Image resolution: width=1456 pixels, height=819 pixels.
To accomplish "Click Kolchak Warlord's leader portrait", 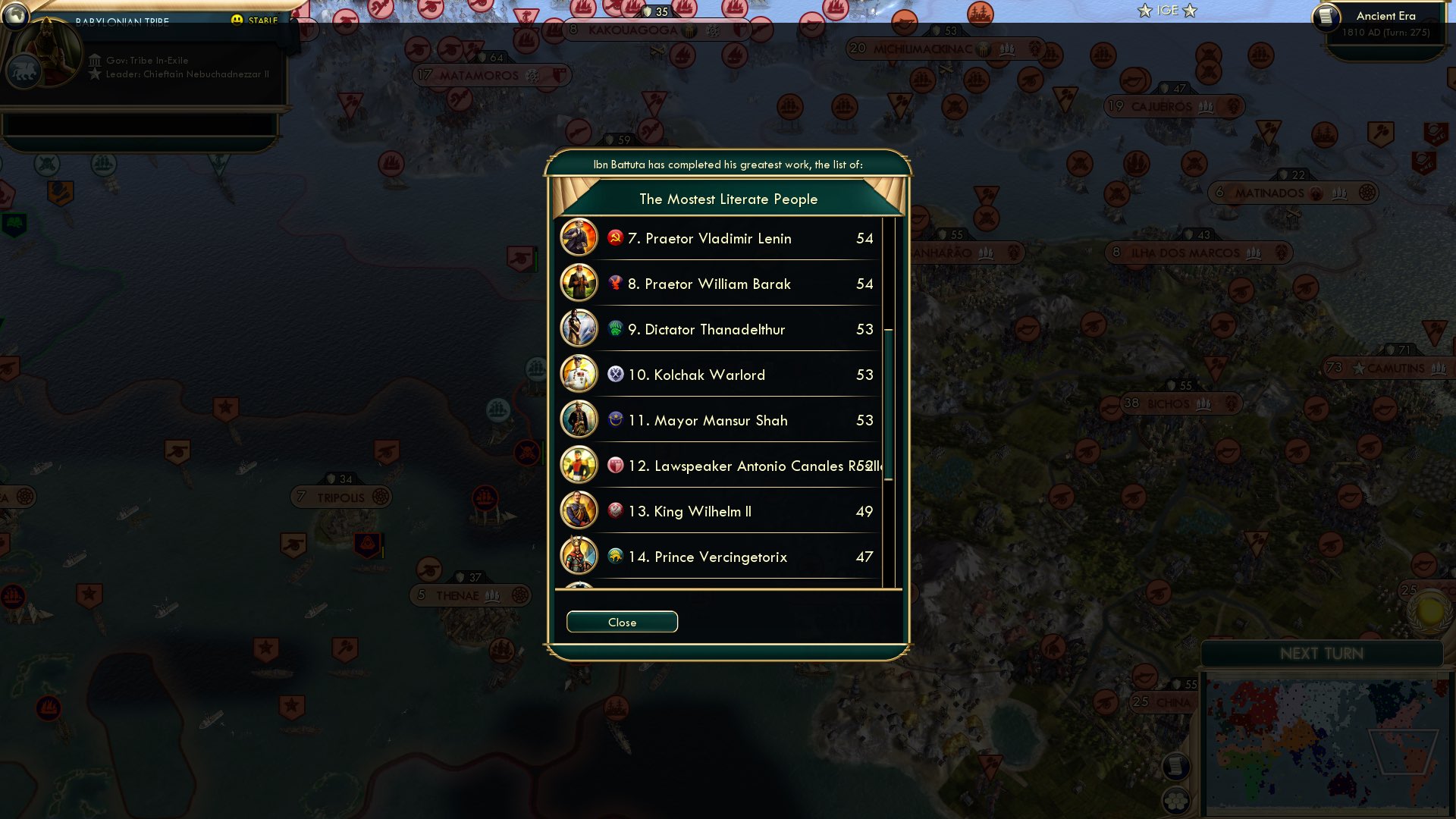I will pyautogui.click(x=579, y=375).
